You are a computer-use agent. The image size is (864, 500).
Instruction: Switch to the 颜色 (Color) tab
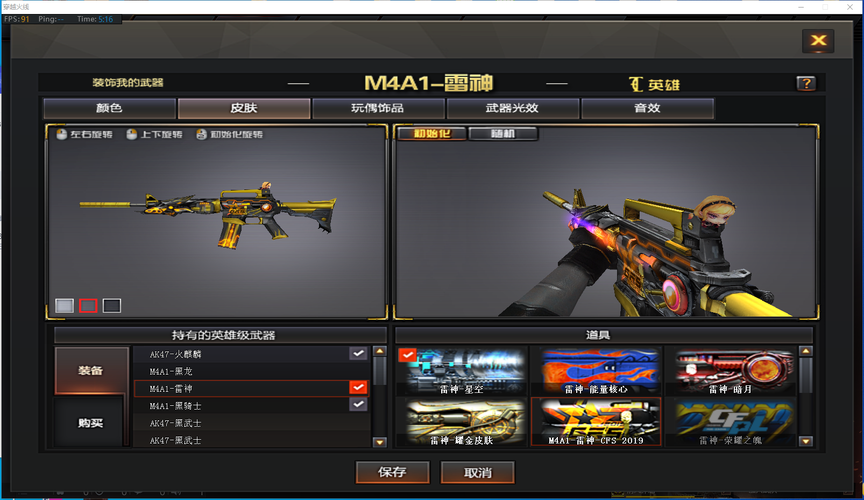[109, 108]
